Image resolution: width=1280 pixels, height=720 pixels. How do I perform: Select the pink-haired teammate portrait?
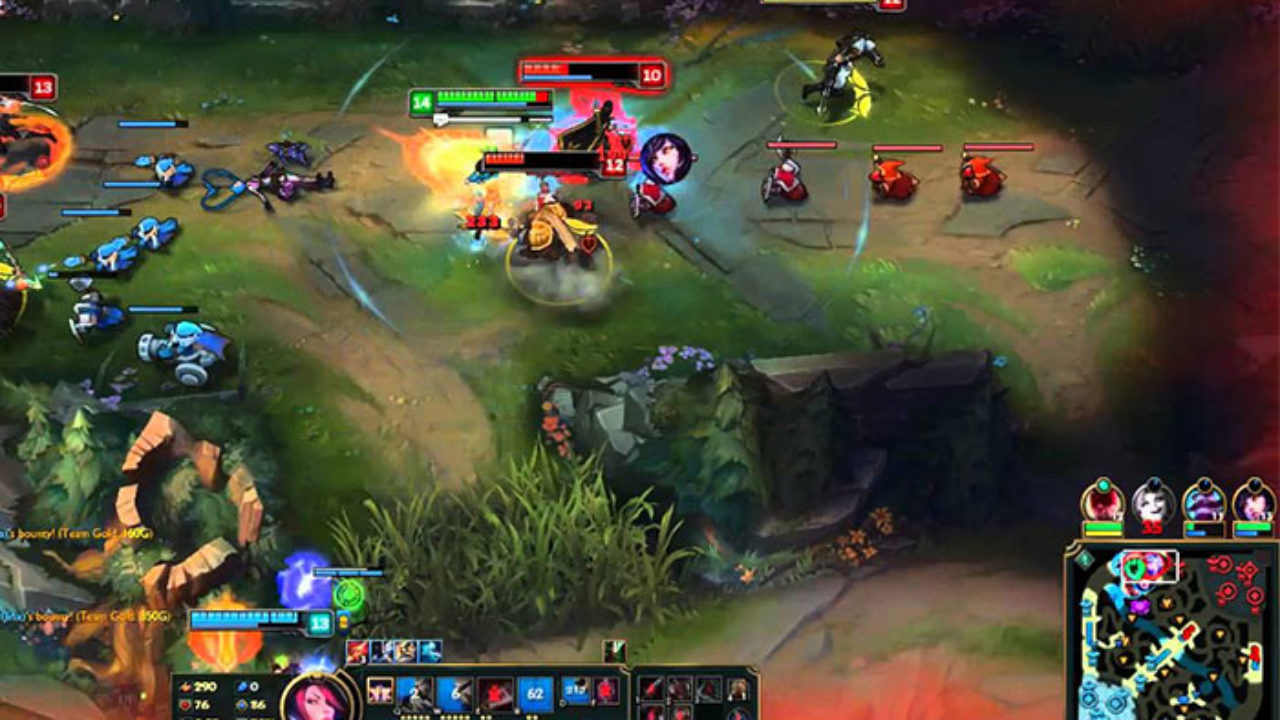(x=1253, y=502)
